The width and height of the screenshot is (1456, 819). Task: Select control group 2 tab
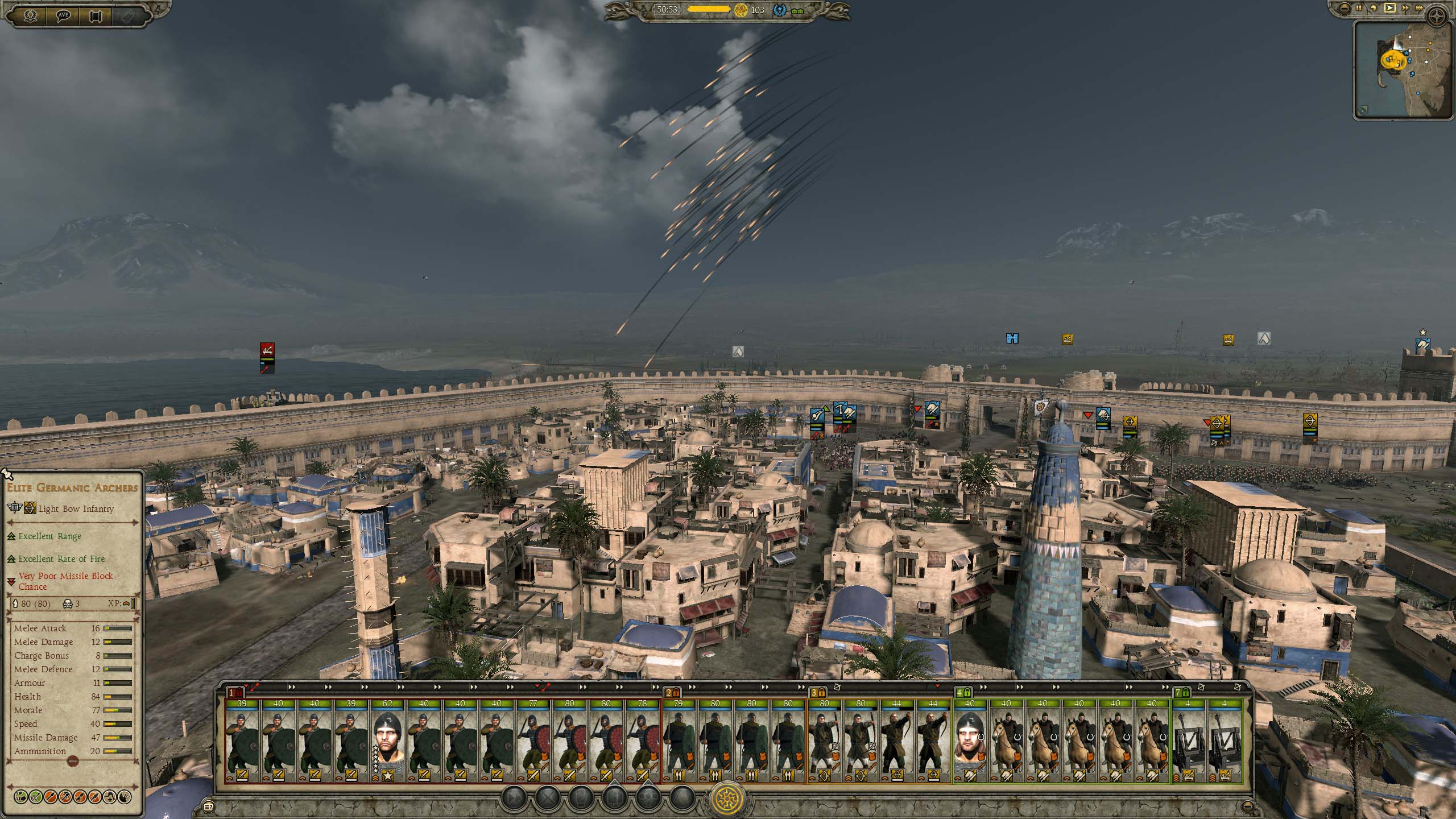point(672,693)
